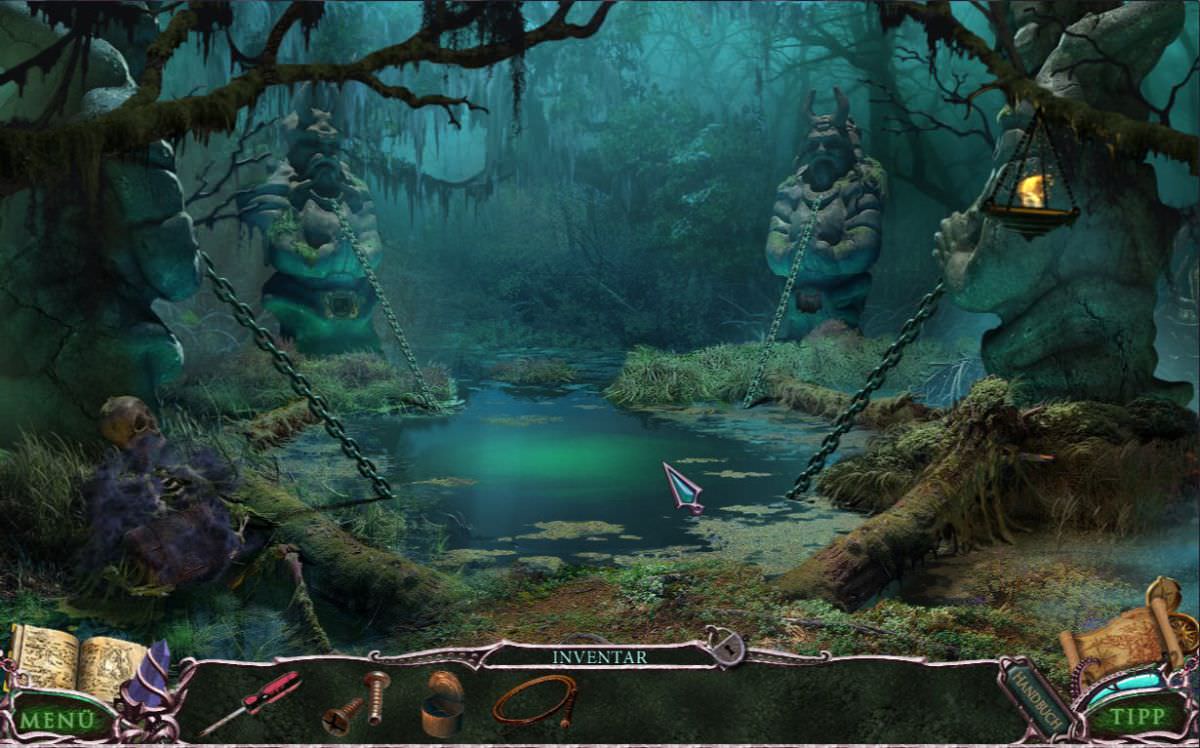The height and width of the screenshot is (748, 1200).
Task: Select the open tin can item
Action: coord(441,704)
